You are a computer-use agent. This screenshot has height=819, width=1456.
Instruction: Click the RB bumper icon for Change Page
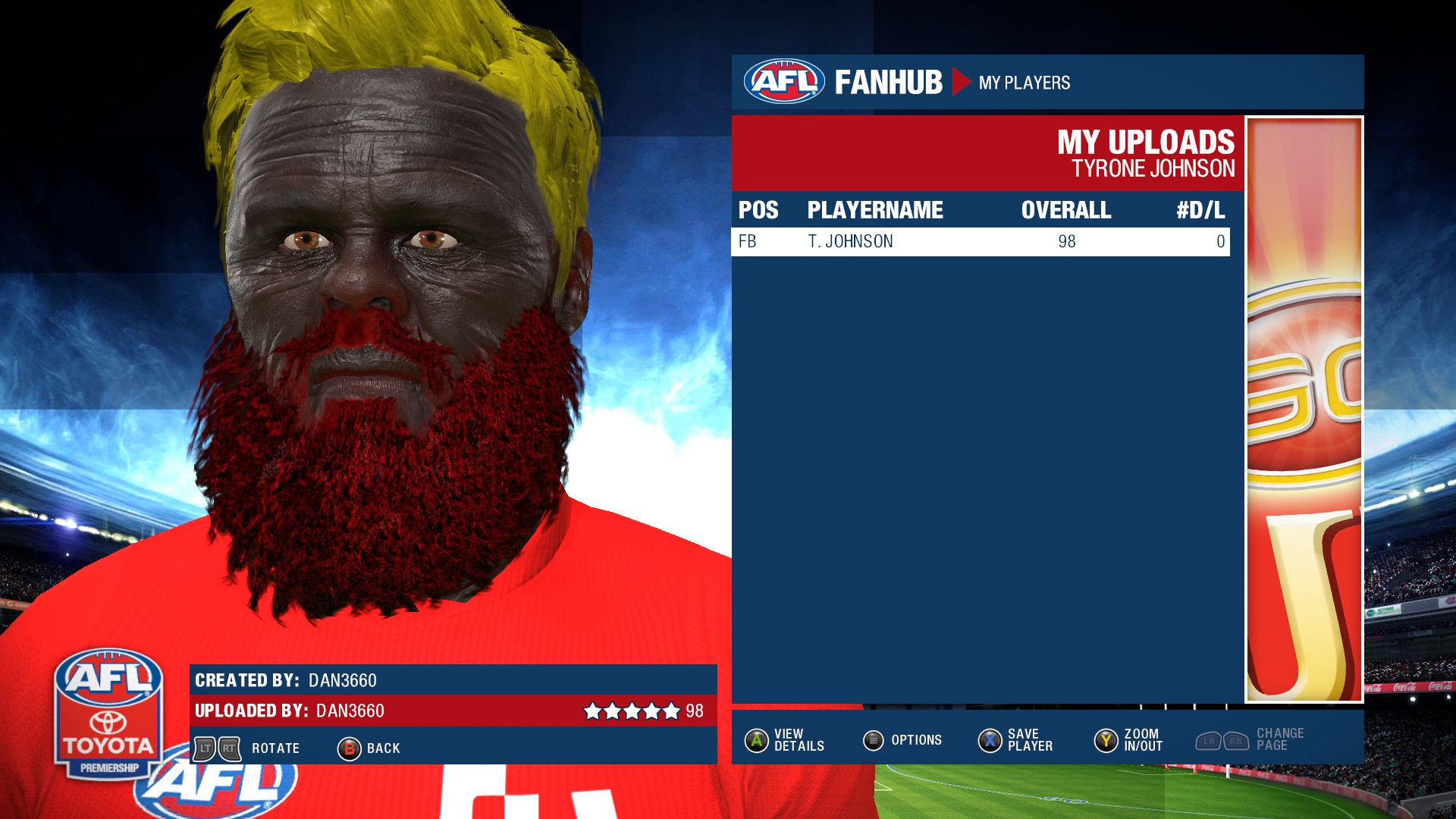pos(1236,740)
